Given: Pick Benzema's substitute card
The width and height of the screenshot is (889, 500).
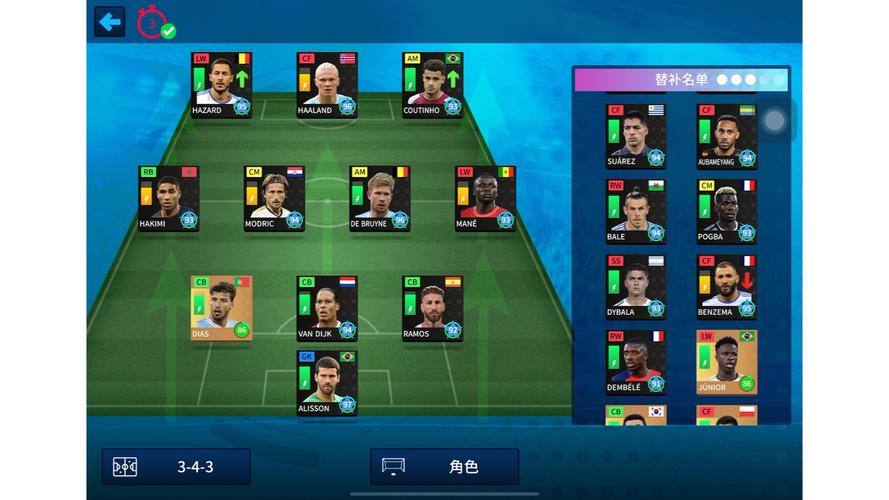Looking at the screenshot, I should click(727, 287).
